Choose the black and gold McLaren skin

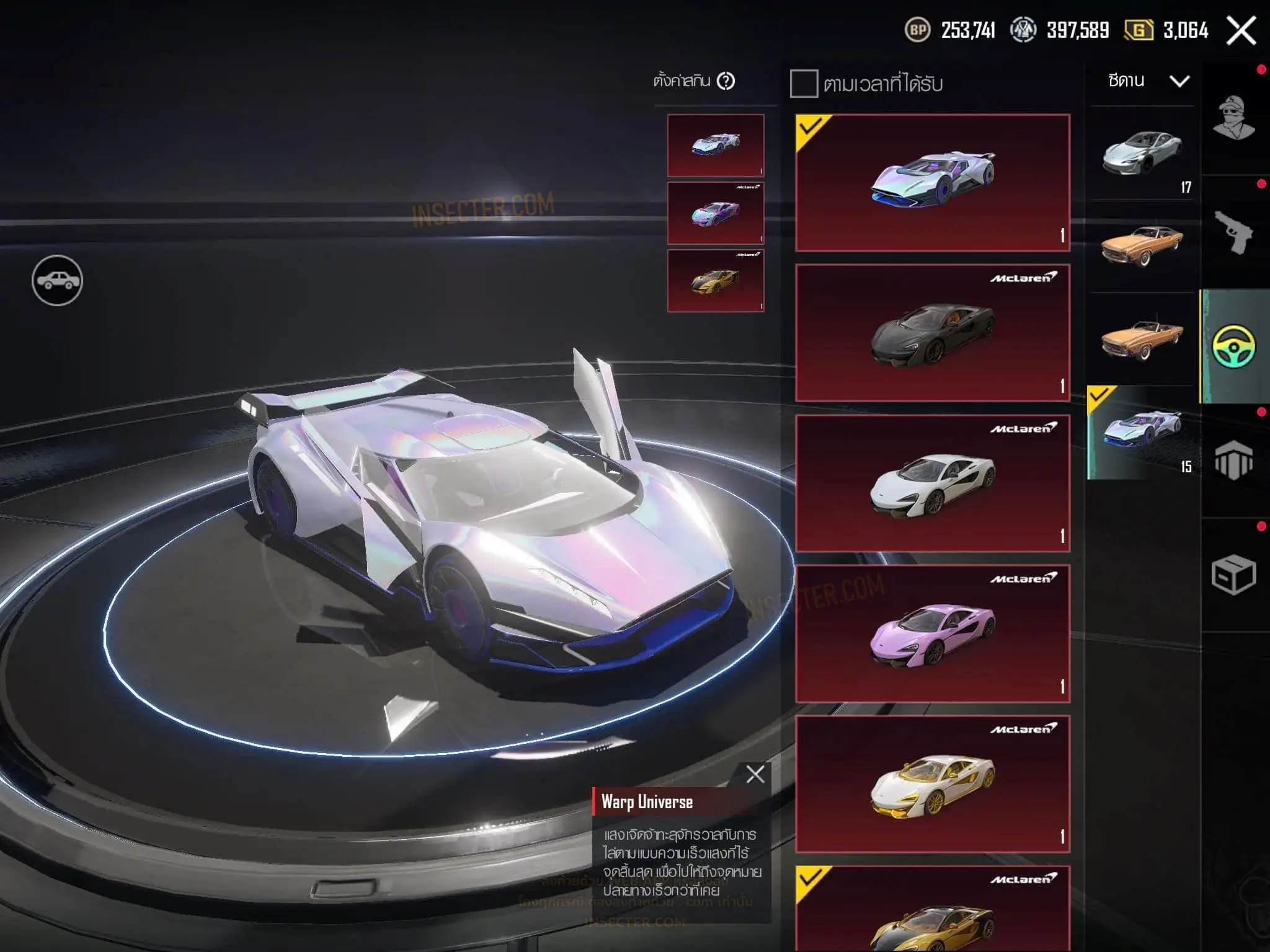coord(932,911)
